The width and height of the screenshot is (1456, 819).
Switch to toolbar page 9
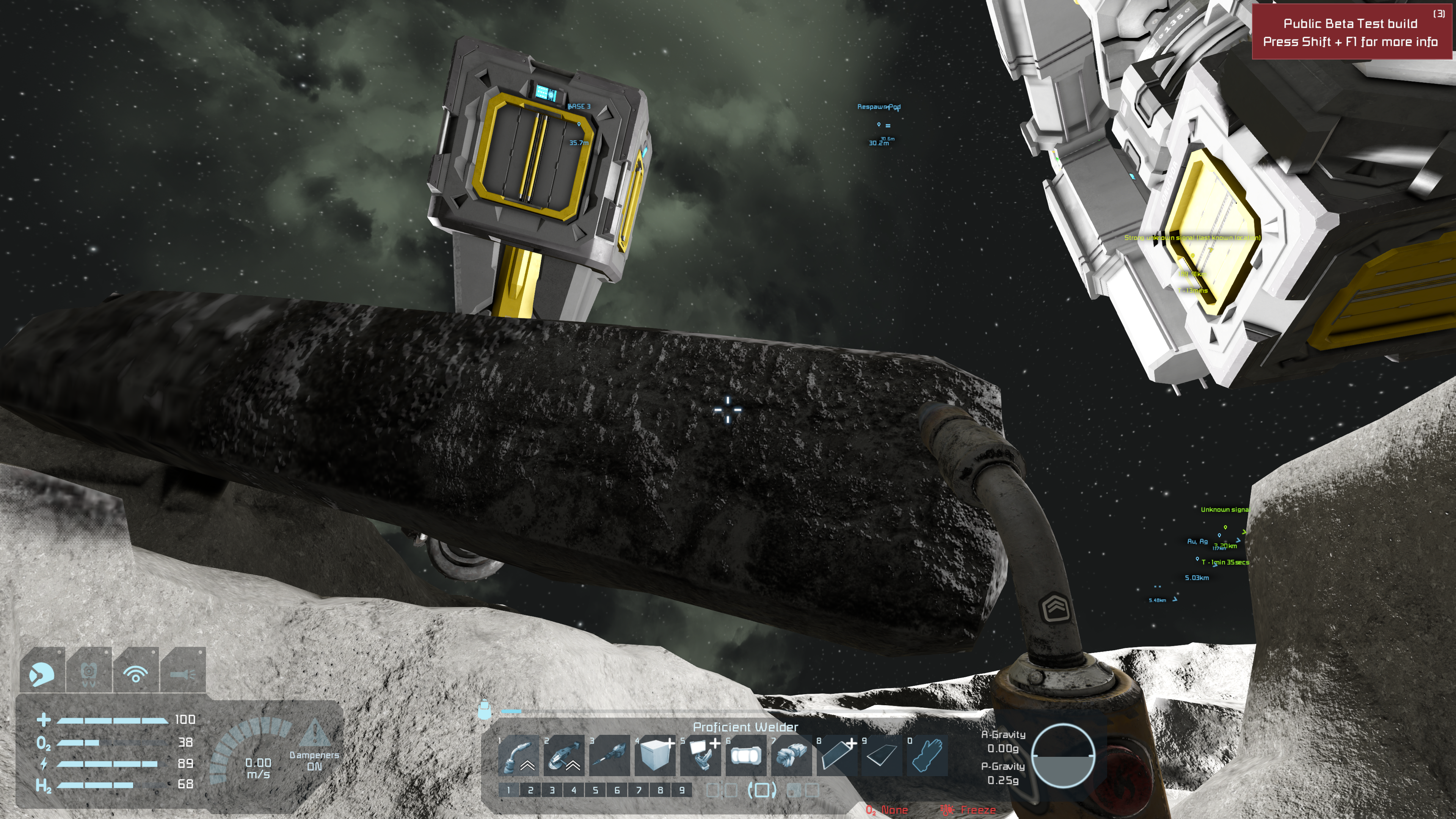(682, 790)
